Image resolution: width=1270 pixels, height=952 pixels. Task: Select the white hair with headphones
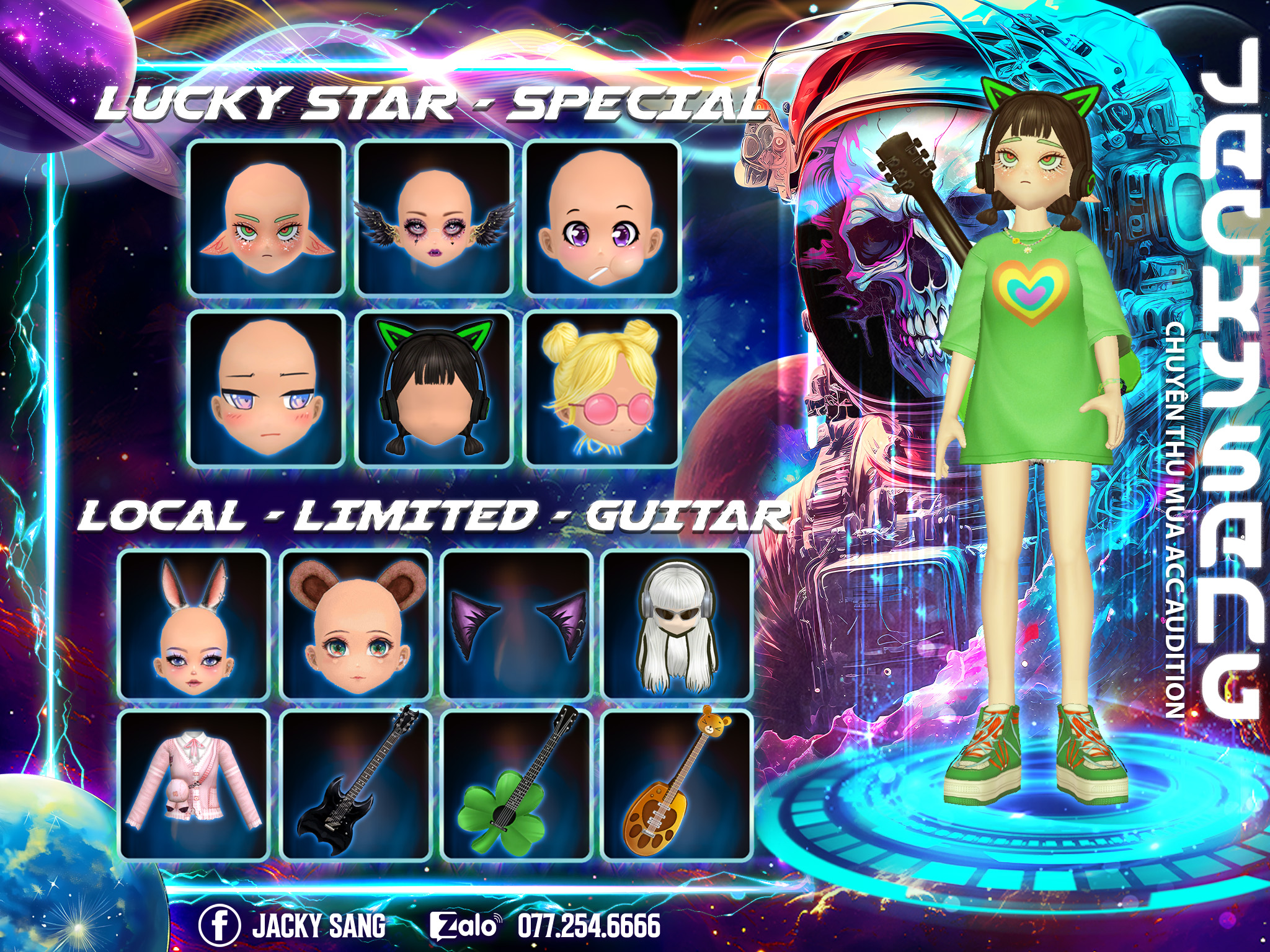[x=677, y=625]
